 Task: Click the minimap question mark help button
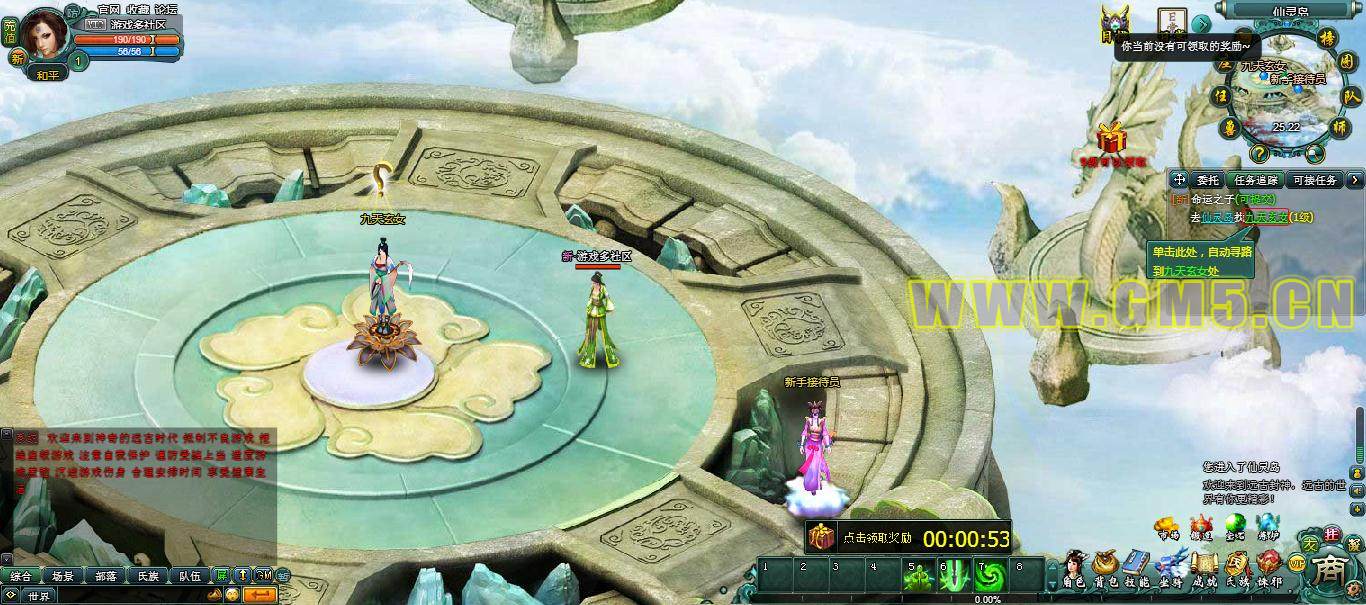click(x=1259, y=153)
